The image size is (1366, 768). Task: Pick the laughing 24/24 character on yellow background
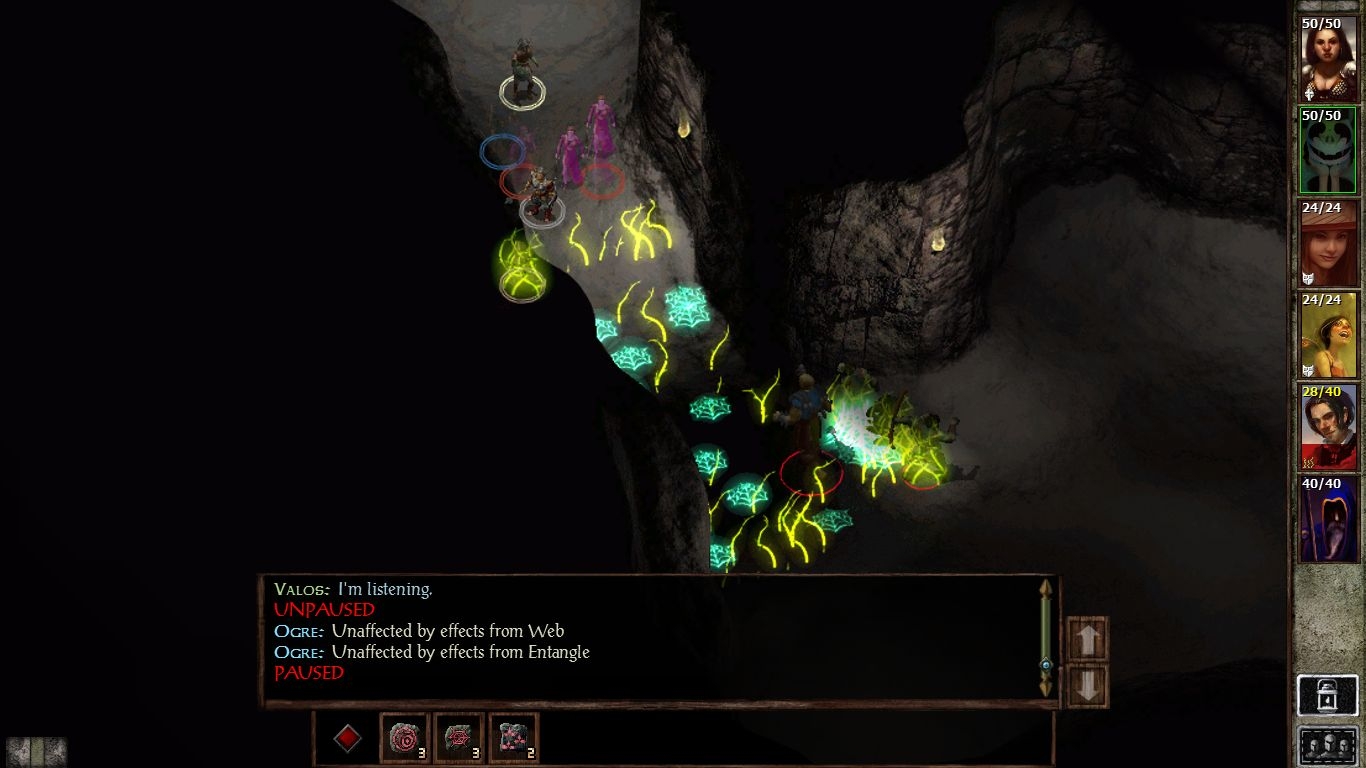click(x=1327, y=335)
